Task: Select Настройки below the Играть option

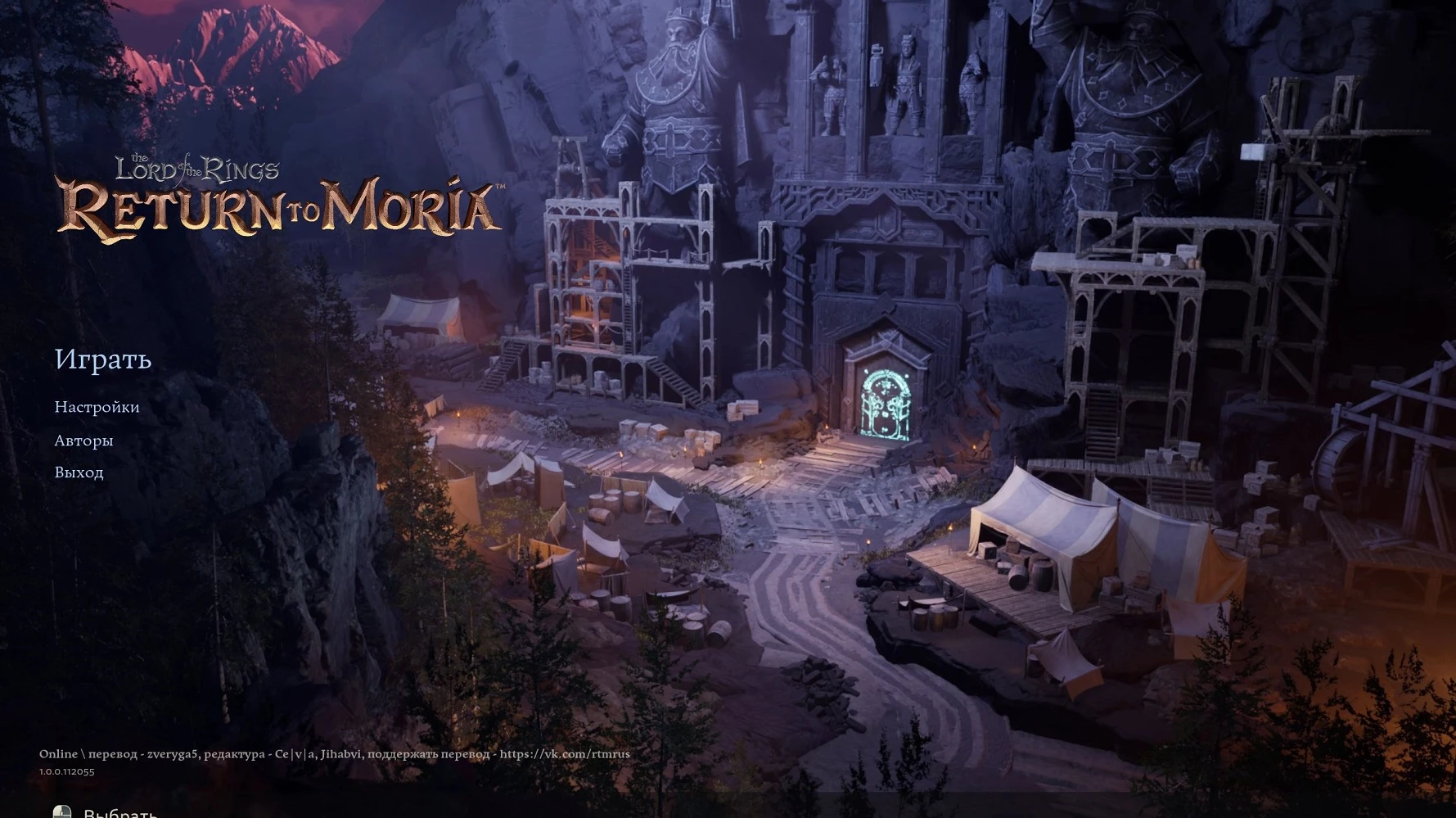Action: (x=96, y=406)
